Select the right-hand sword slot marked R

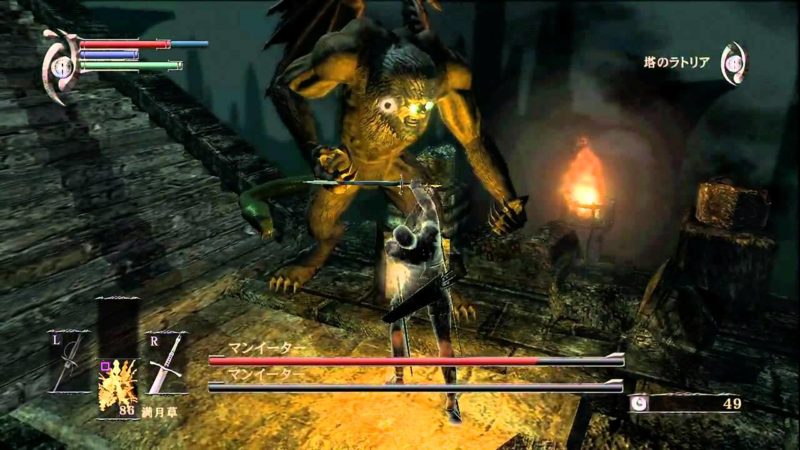[165, 364]
